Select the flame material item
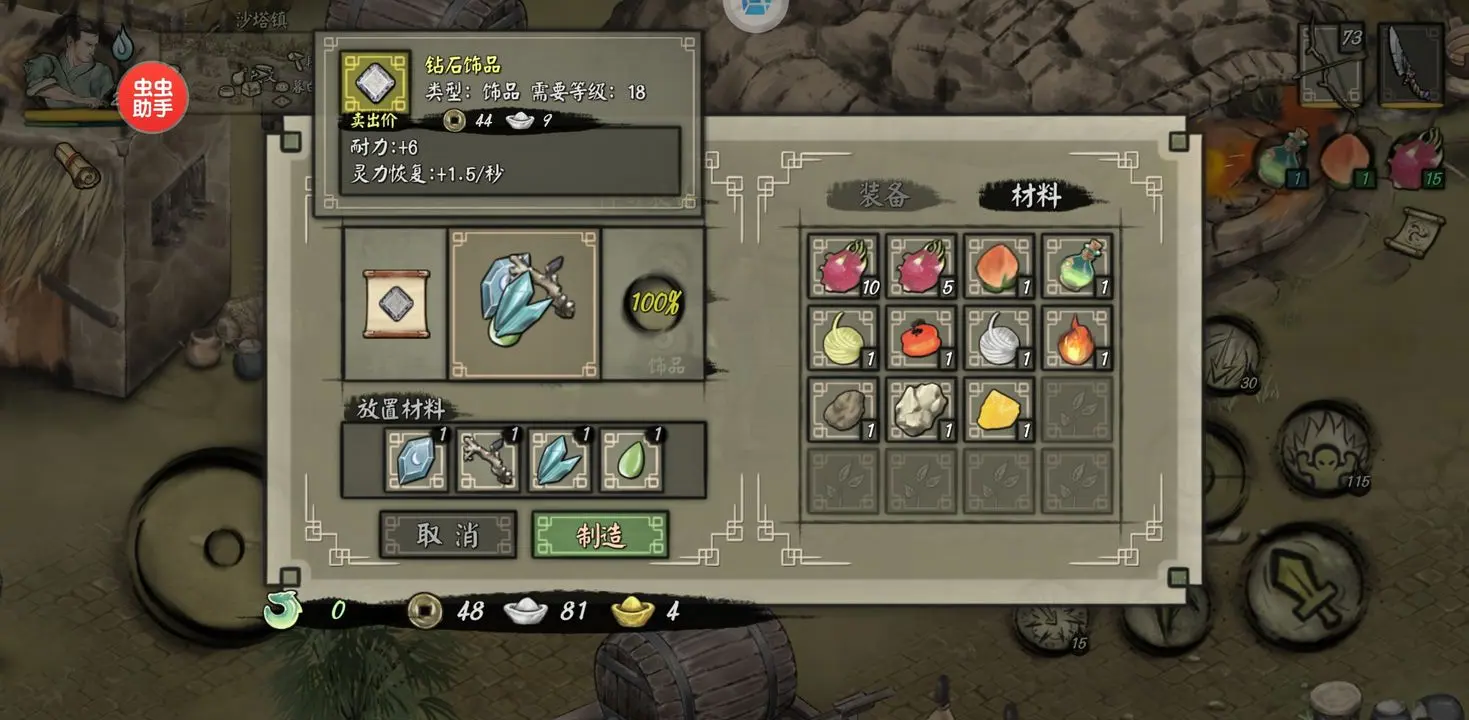Screen dimensions: 1469x720 (1077, 339)
